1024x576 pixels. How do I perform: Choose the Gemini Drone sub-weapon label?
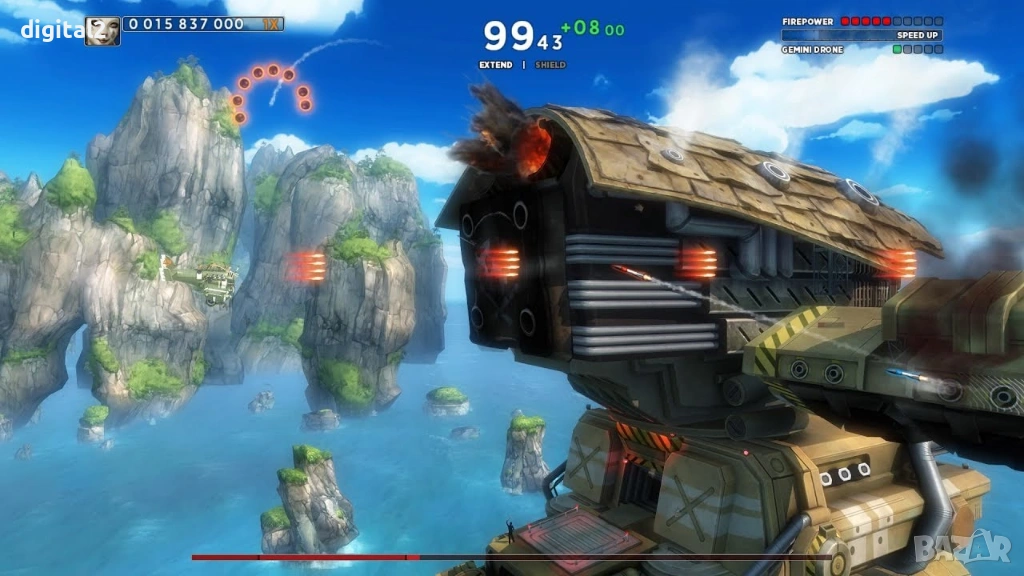pos(812,49)
